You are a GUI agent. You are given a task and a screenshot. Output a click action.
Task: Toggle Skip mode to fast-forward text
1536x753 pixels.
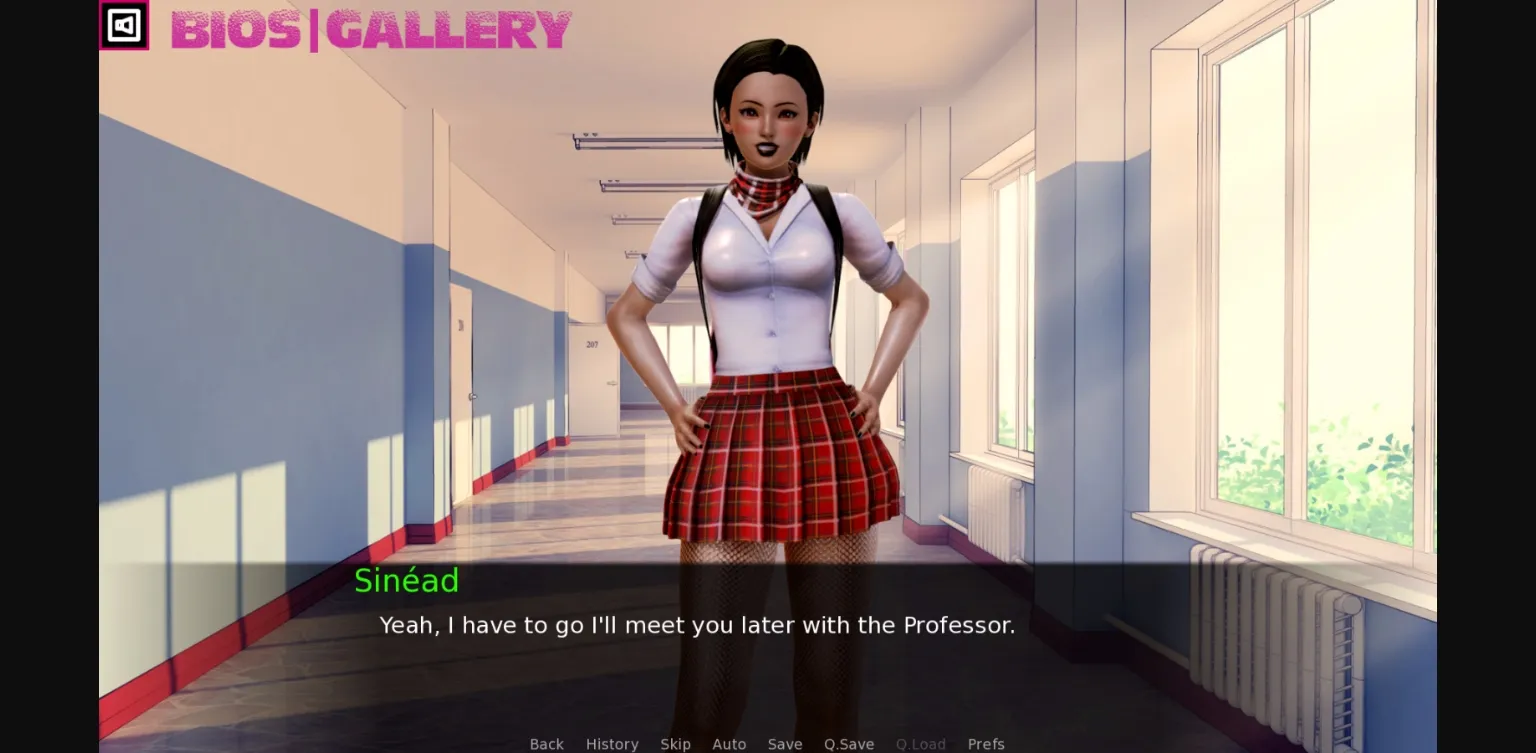pos(675,744)
